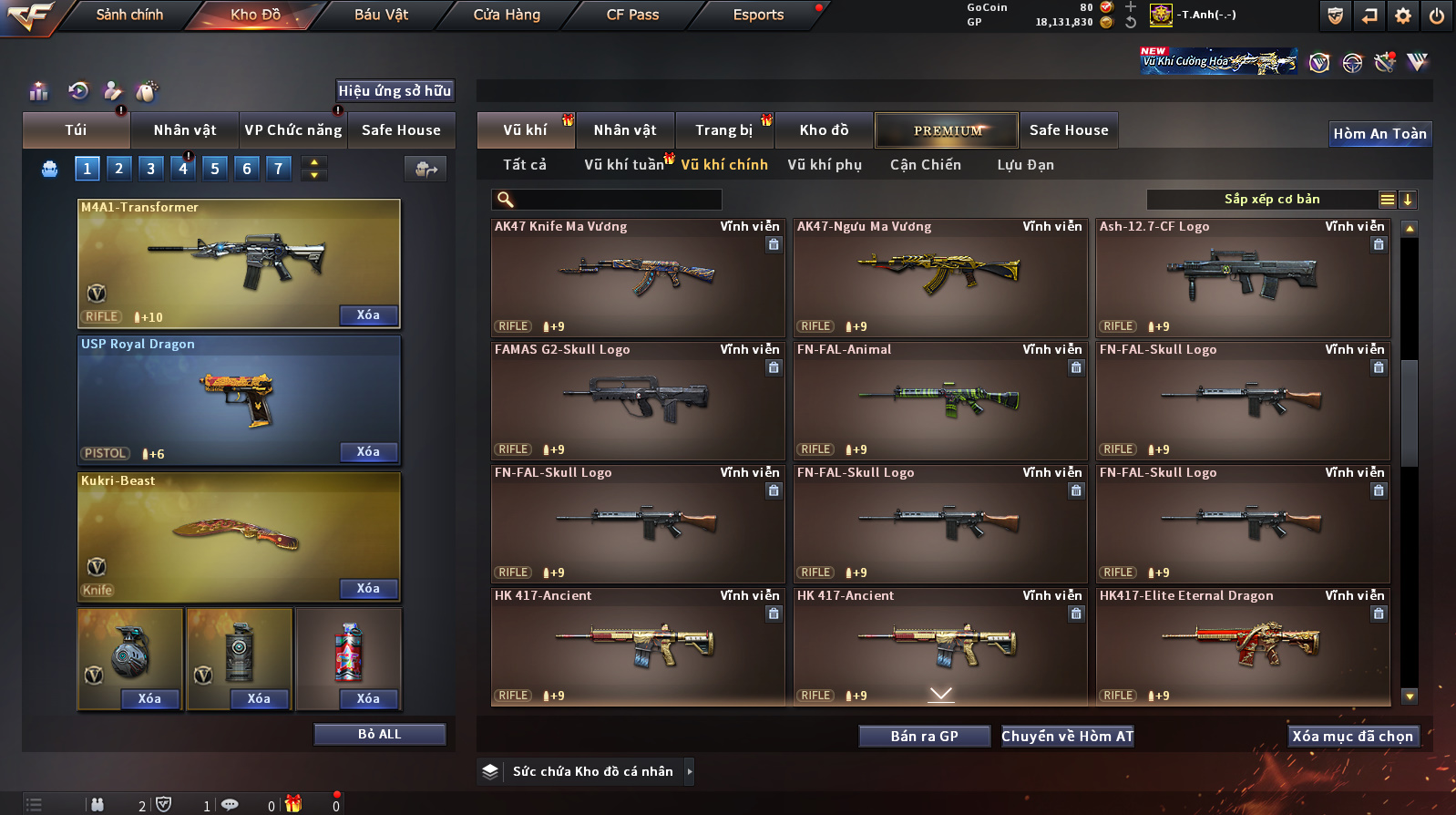Go to the Esports tab
1456x815 pixels.
758,15
